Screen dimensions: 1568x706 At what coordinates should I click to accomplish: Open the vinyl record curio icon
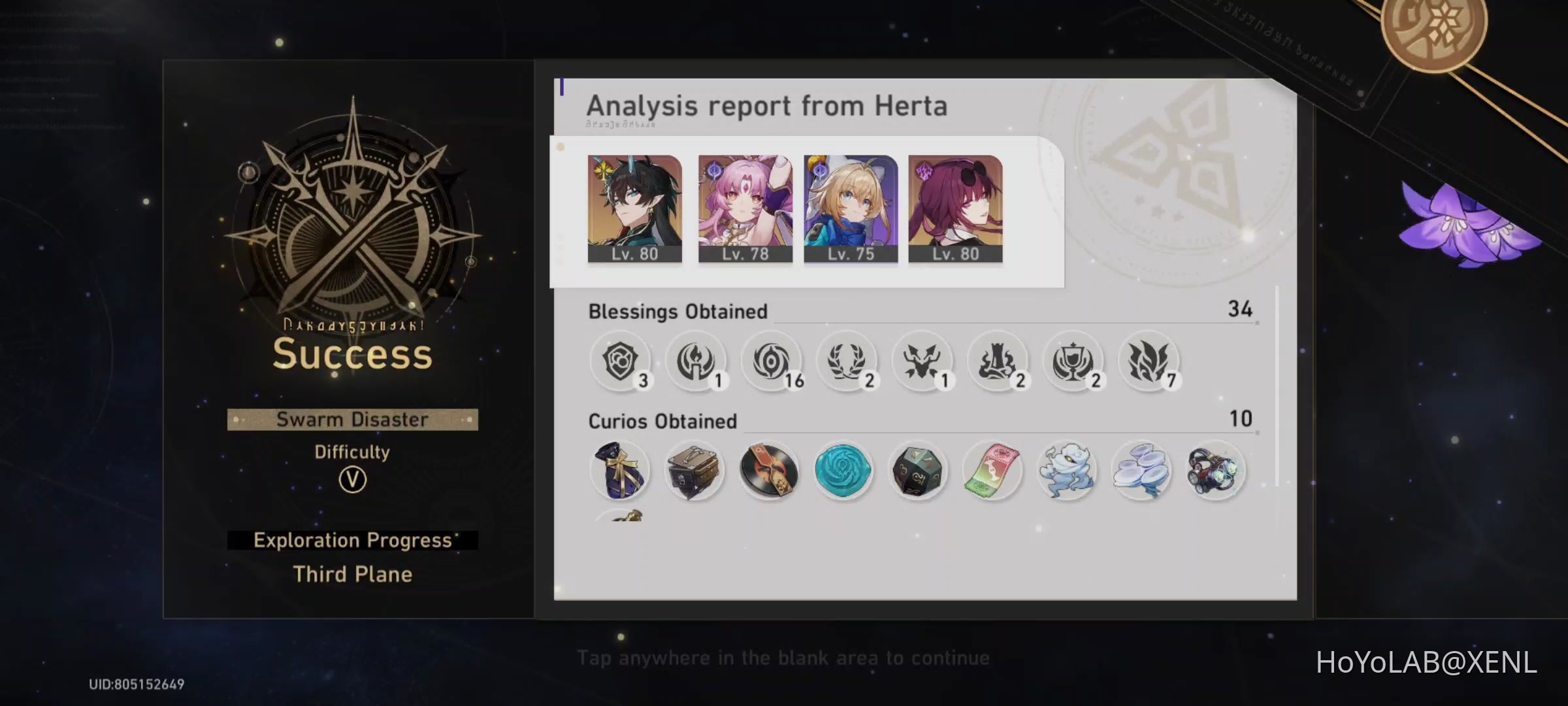pos(769,471)
